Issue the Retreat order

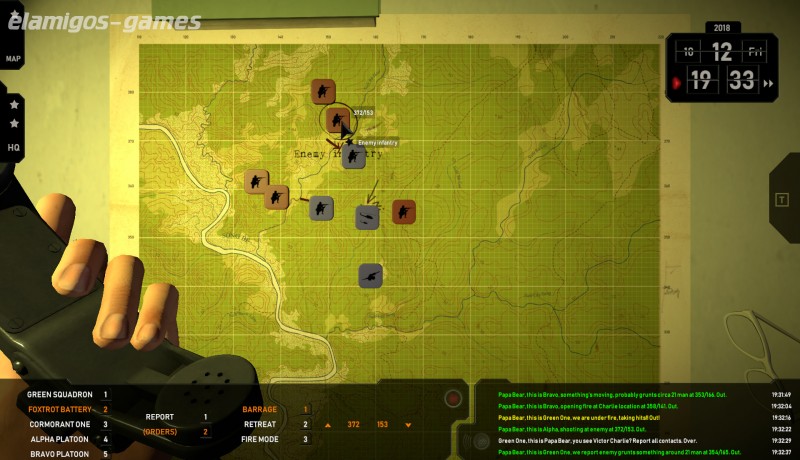260,424
